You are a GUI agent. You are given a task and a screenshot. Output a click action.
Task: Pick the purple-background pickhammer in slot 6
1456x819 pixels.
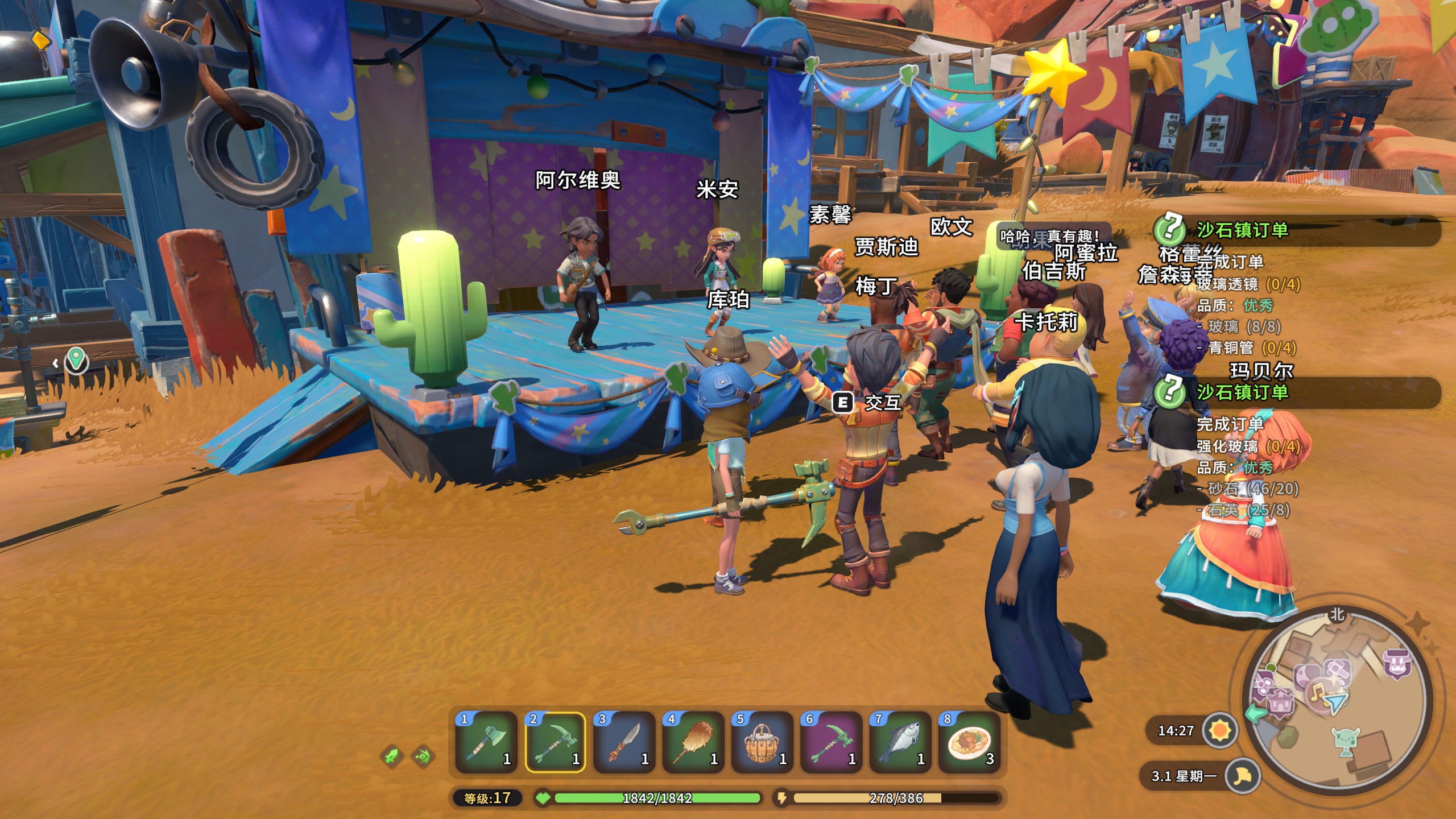pos(831,742)
